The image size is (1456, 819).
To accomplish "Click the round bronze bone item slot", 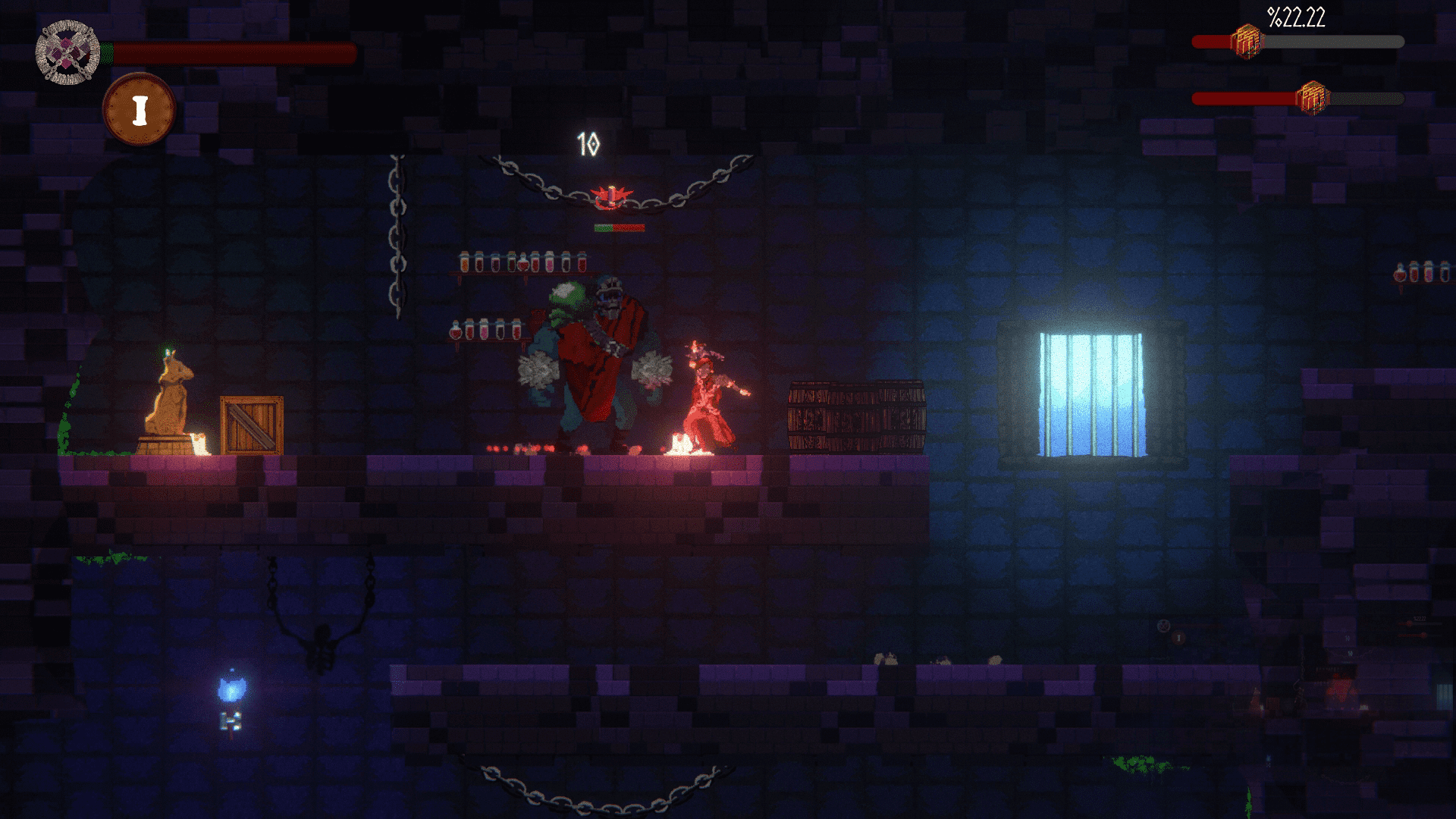I will pyautogui.click(x=139, y=109).
